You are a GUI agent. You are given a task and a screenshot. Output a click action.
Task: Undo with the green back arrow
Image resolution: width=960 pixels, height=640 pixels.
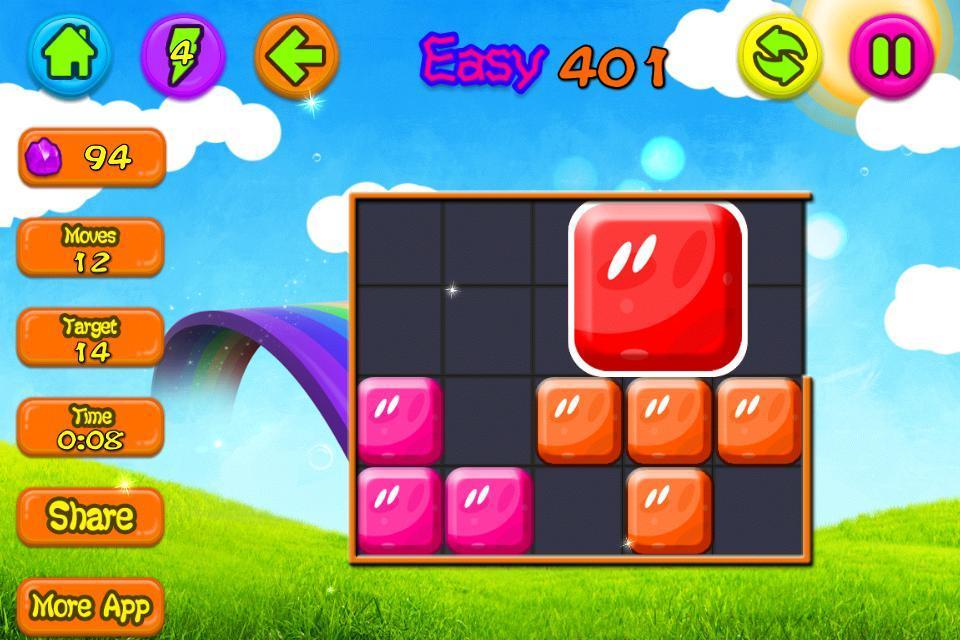[x=297, y=53]
